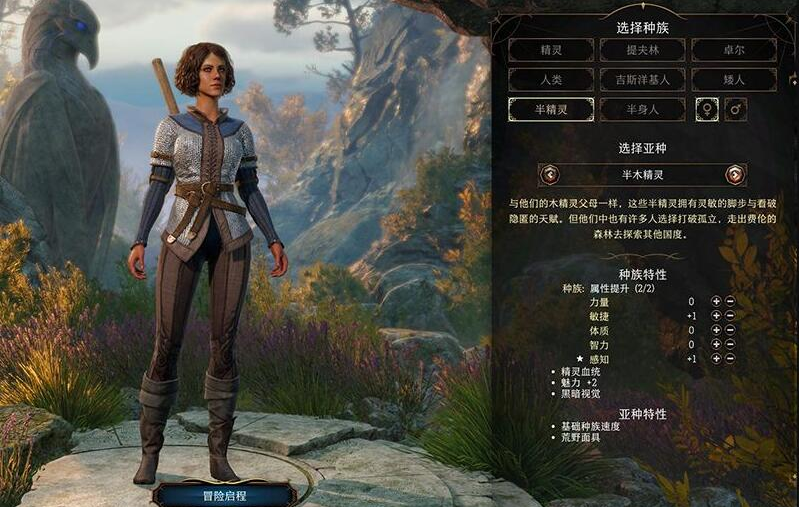Start the adventure with 冒险启程 button

[x=224, y=494]
